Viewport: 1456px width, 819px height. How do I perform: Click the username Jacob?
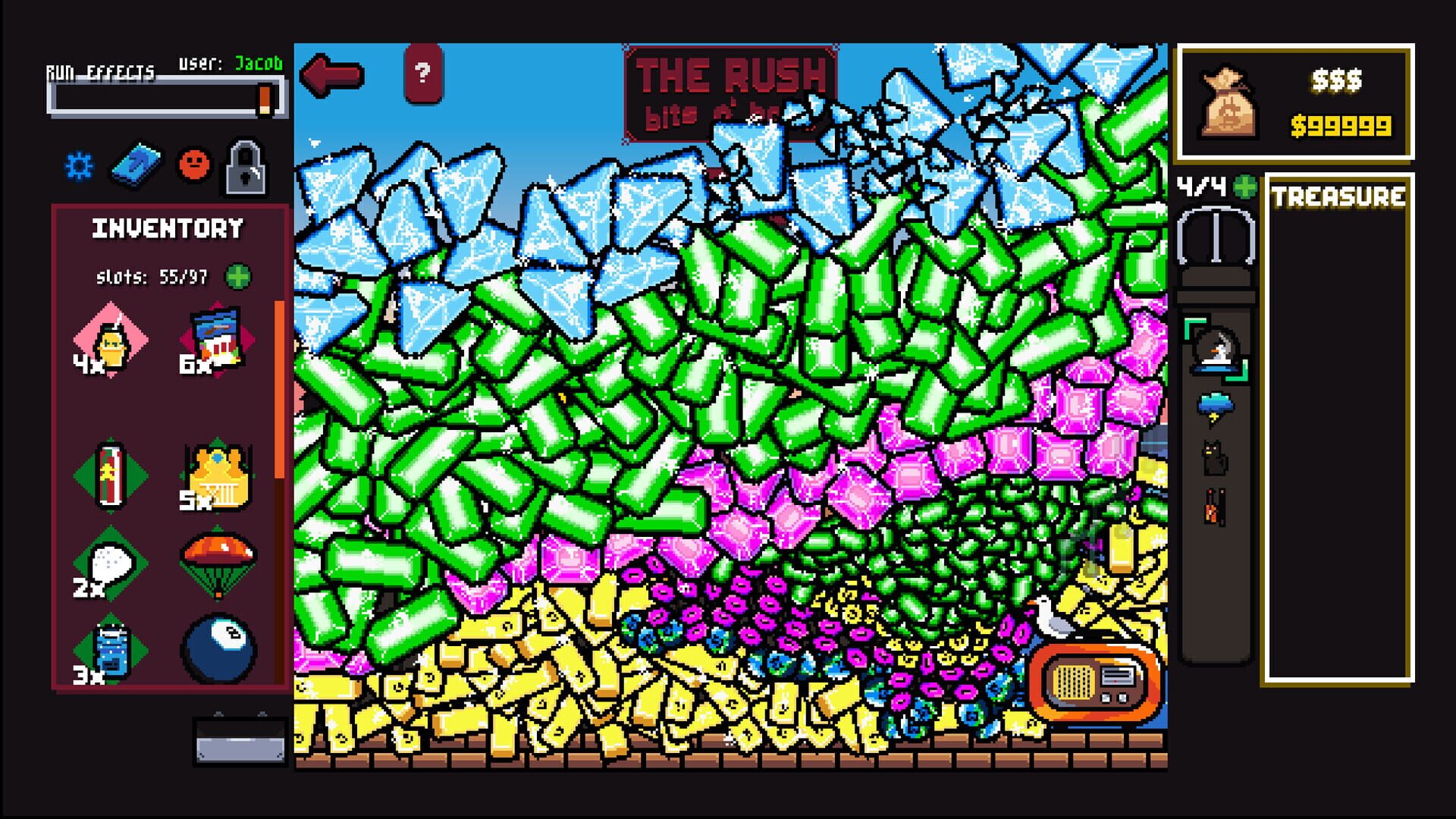[x=256, y=65]
